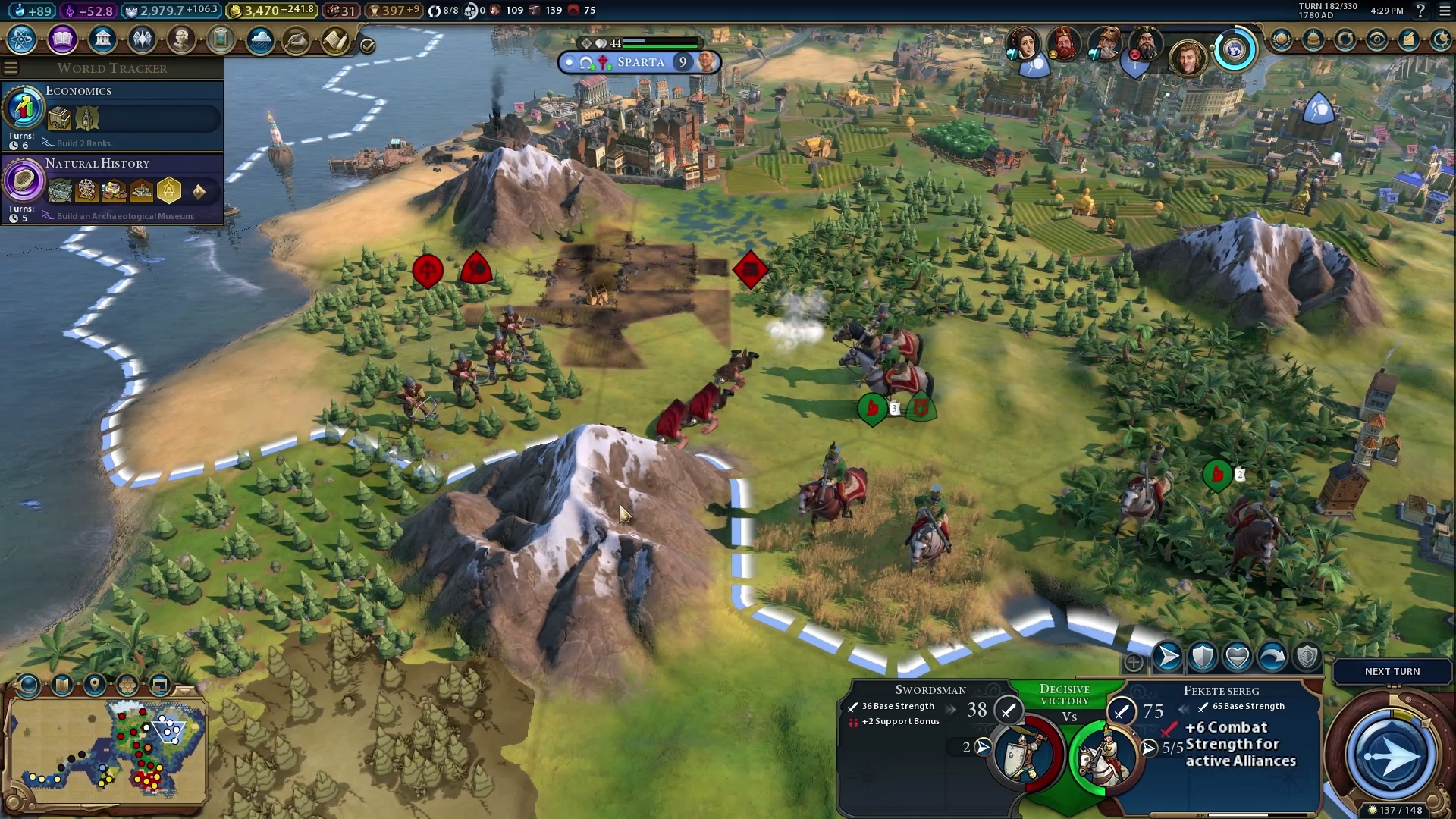The image size is (1456, 819).
Task: Open the Great Works framed painting screen
Action: pyautogui.click(x=221, y=39)
